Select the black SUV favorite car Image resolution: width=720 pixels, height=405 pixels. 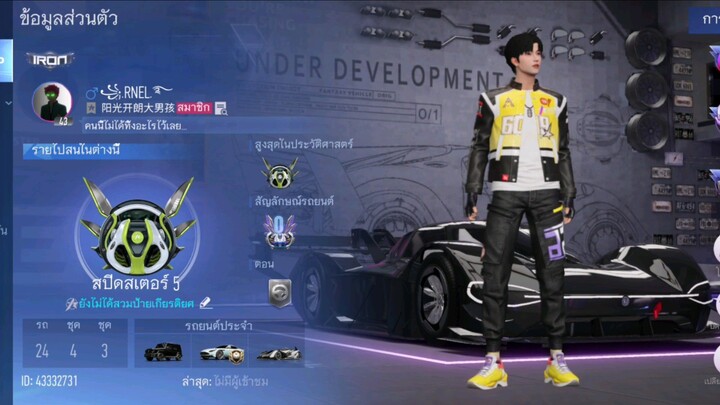pos(163,352)
